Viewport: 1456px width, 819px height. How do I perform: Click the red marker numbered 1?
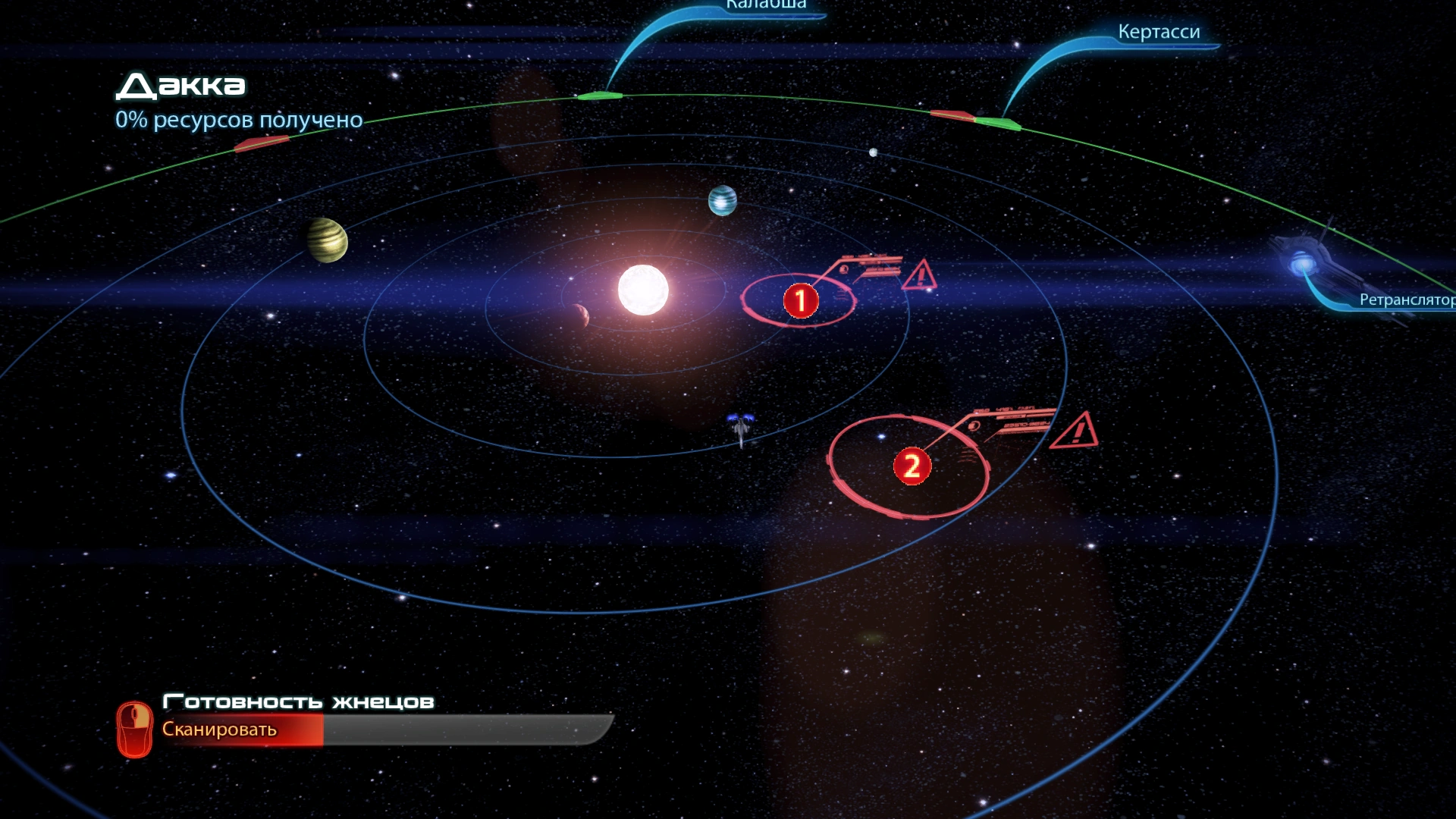(x=800, y=301)
